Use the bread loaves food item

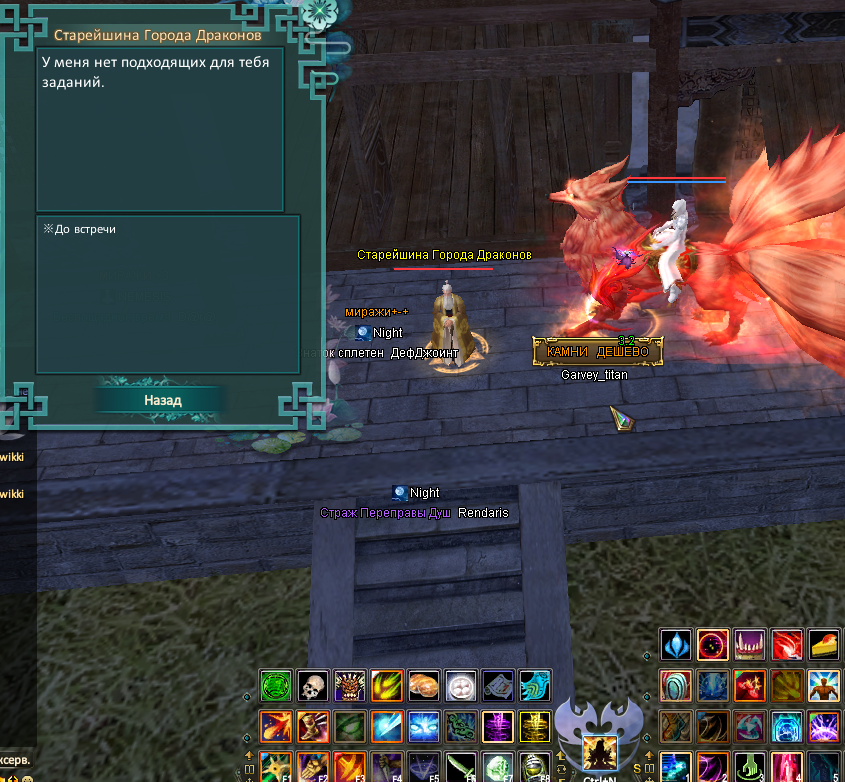[x=423, y=685]
